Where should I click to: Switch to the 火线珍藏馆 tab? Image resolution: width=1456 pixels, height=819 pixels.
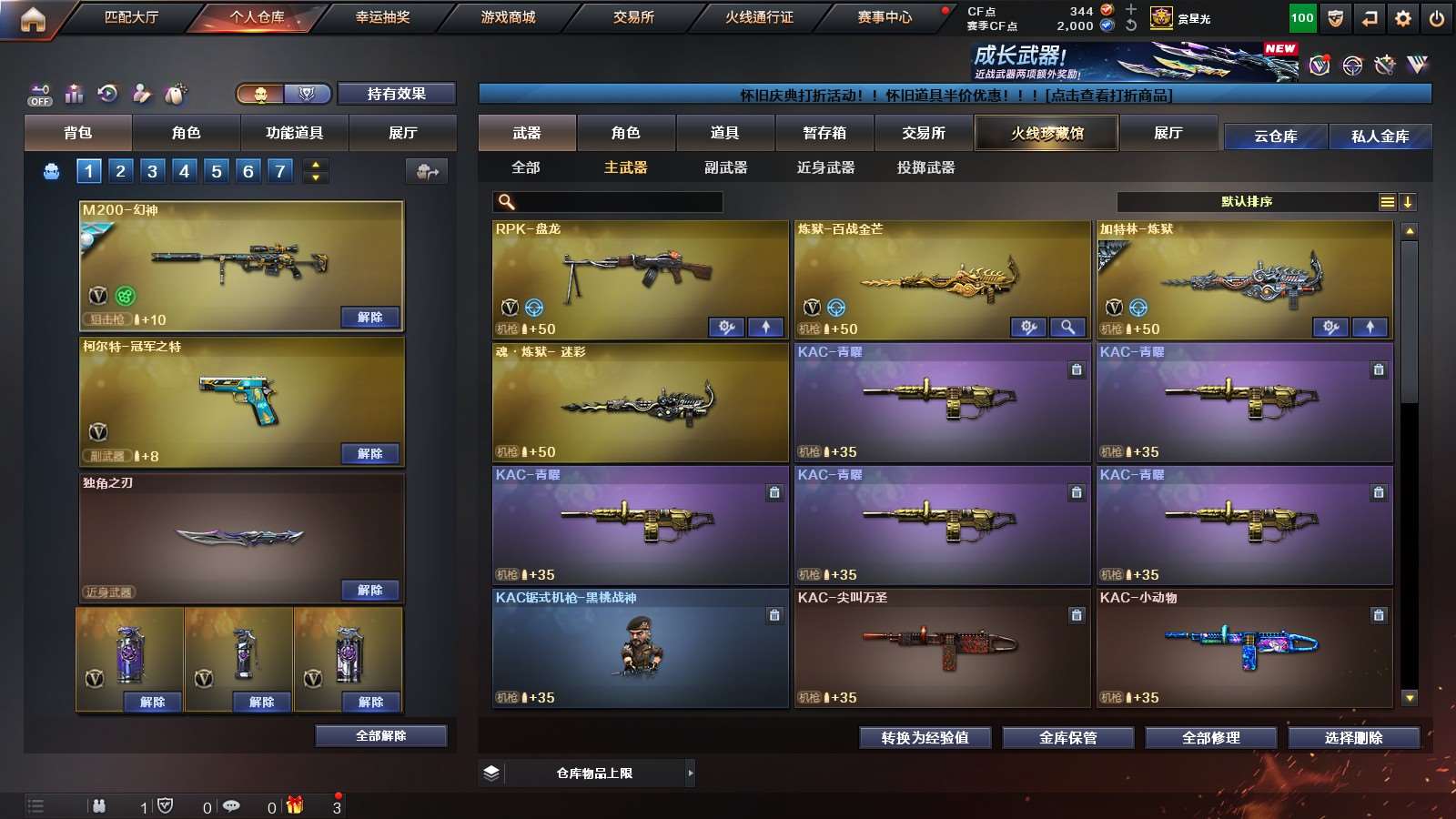1046,133
